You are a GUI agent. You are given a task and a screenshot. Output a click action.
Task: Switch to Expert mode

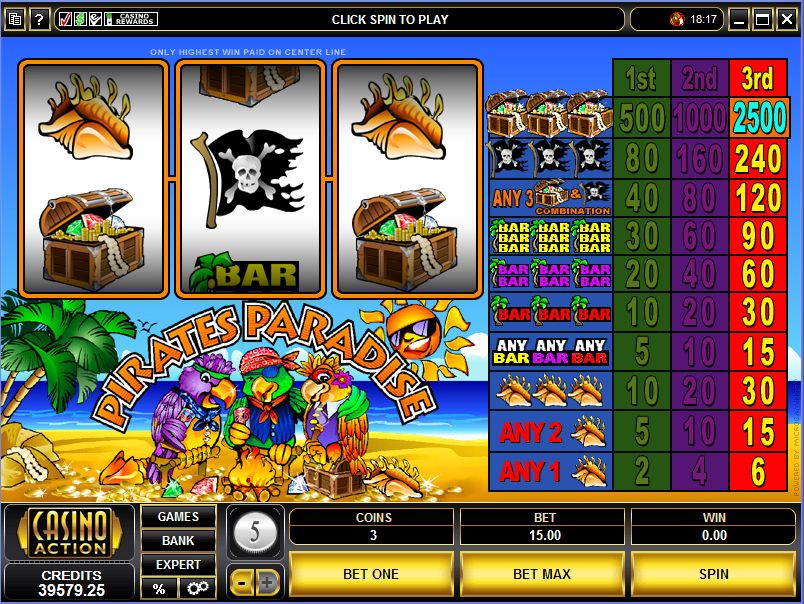point(178,564)
